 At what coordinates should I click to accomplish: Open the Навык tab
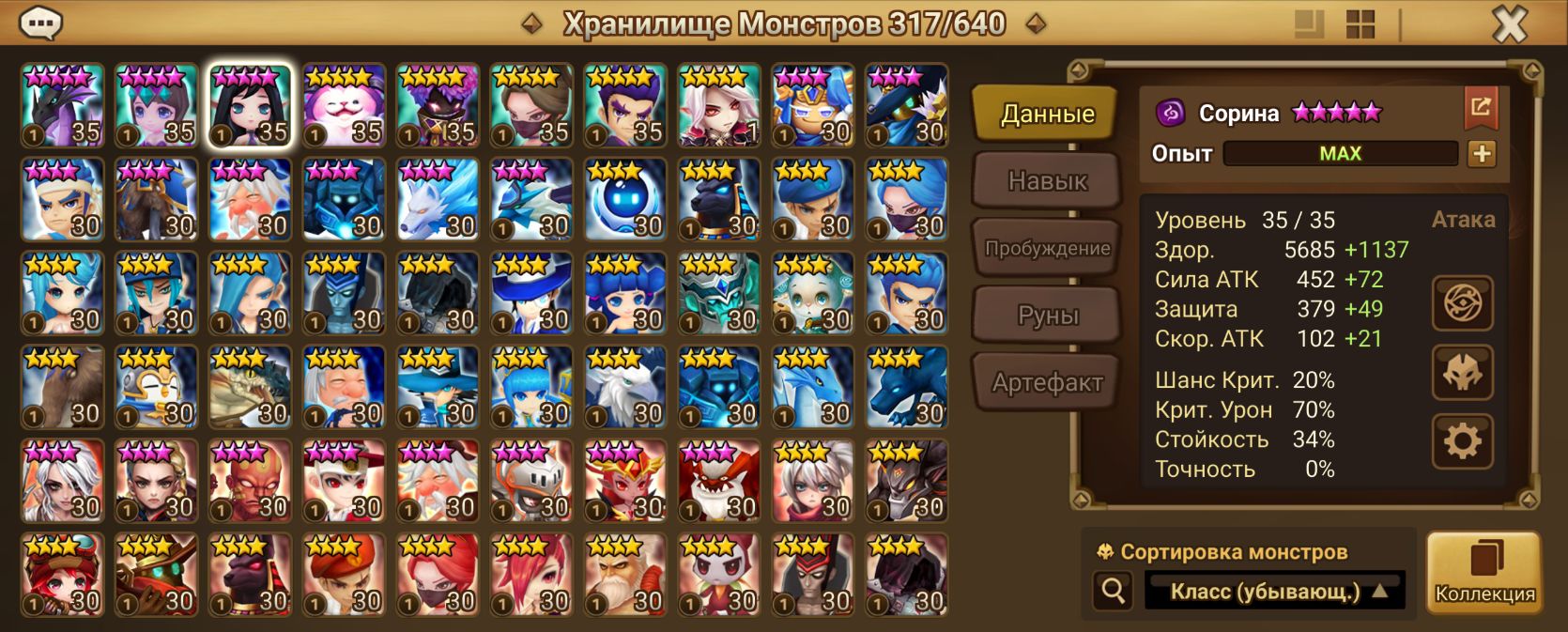click(x=1046, y=180)
